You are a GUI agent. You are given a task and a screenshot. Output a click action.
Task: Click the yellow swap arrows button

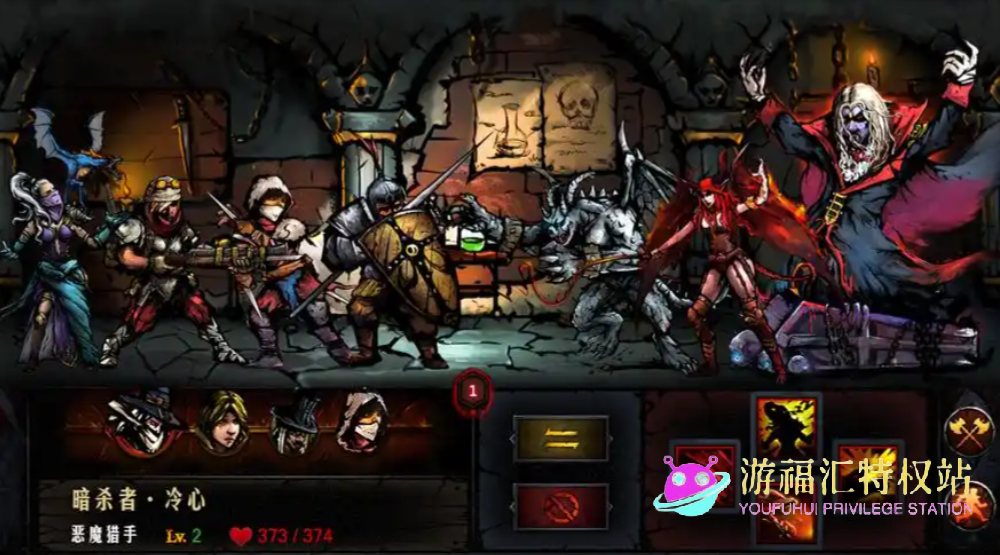click(x=561, y=438)
